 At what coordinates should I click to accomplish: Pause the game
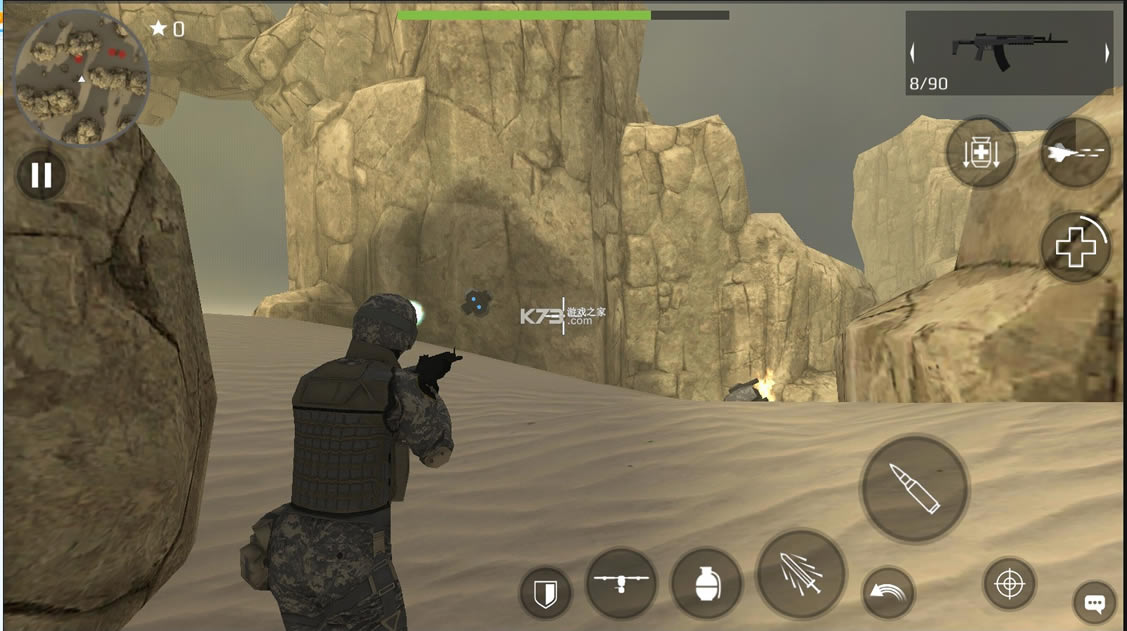[x=41, y=175]
